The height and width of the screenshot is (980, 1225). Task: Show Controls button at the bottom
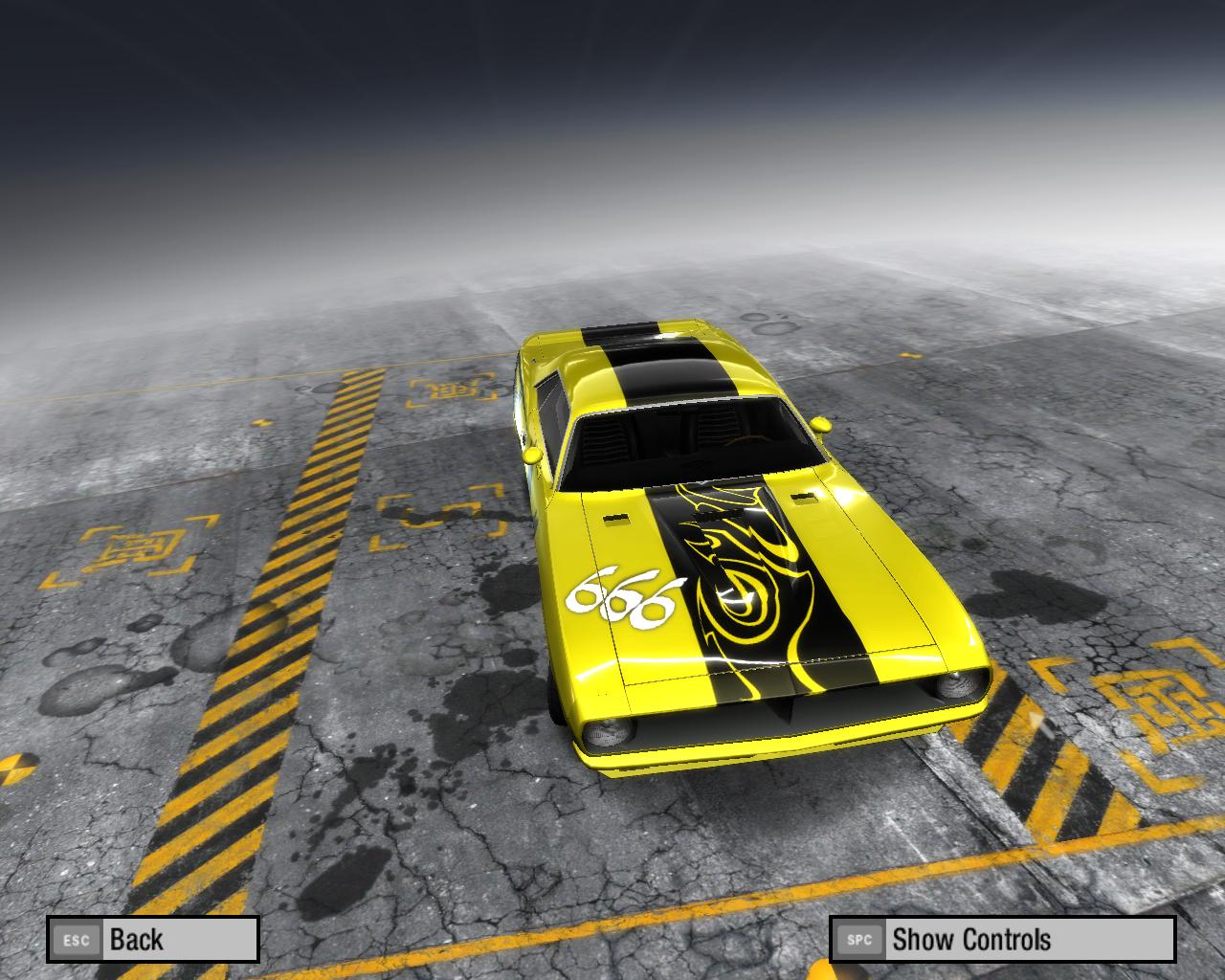1001,939
